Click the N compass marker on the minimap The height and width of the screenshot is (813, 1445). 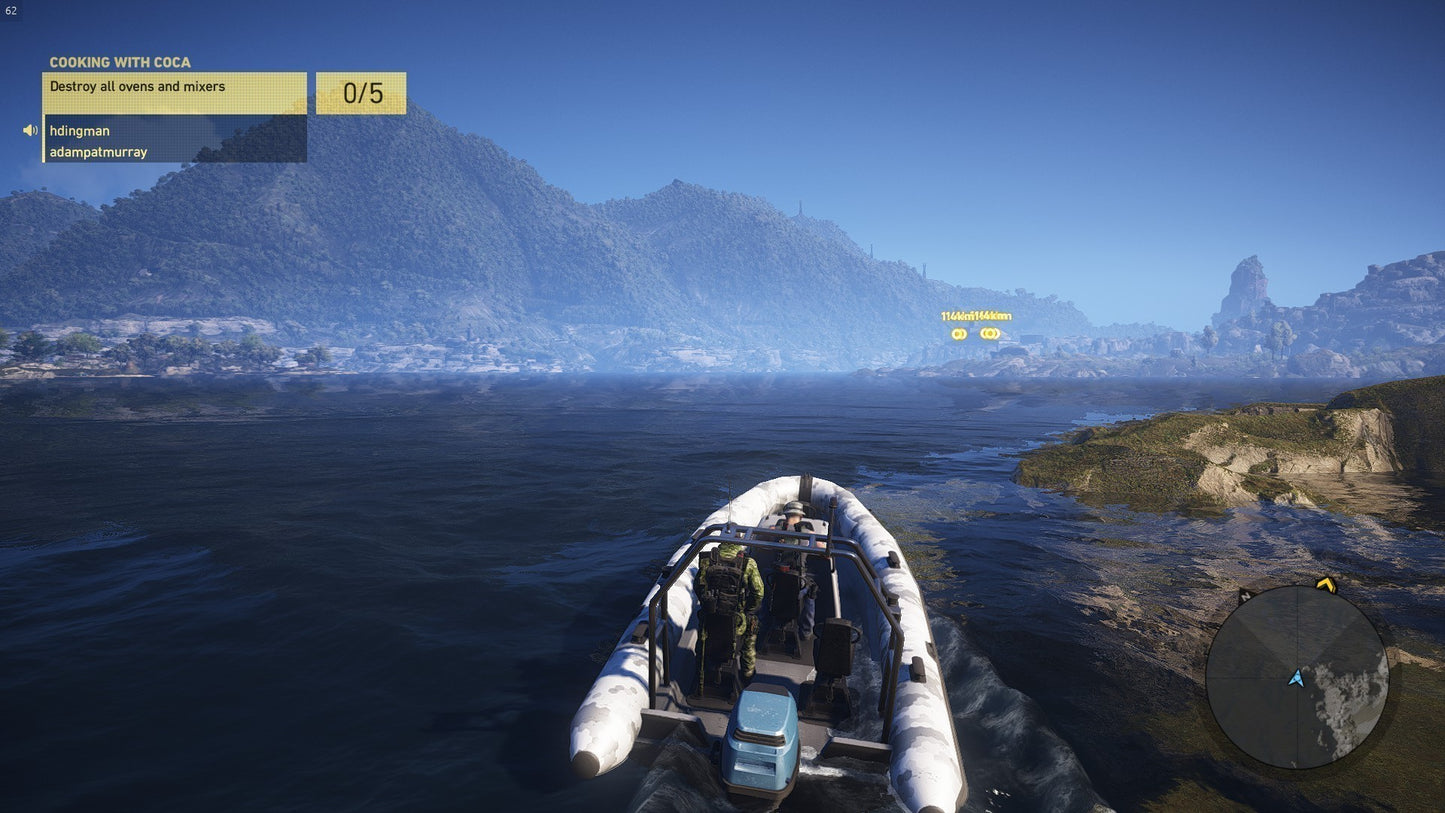click(1245, 594)
